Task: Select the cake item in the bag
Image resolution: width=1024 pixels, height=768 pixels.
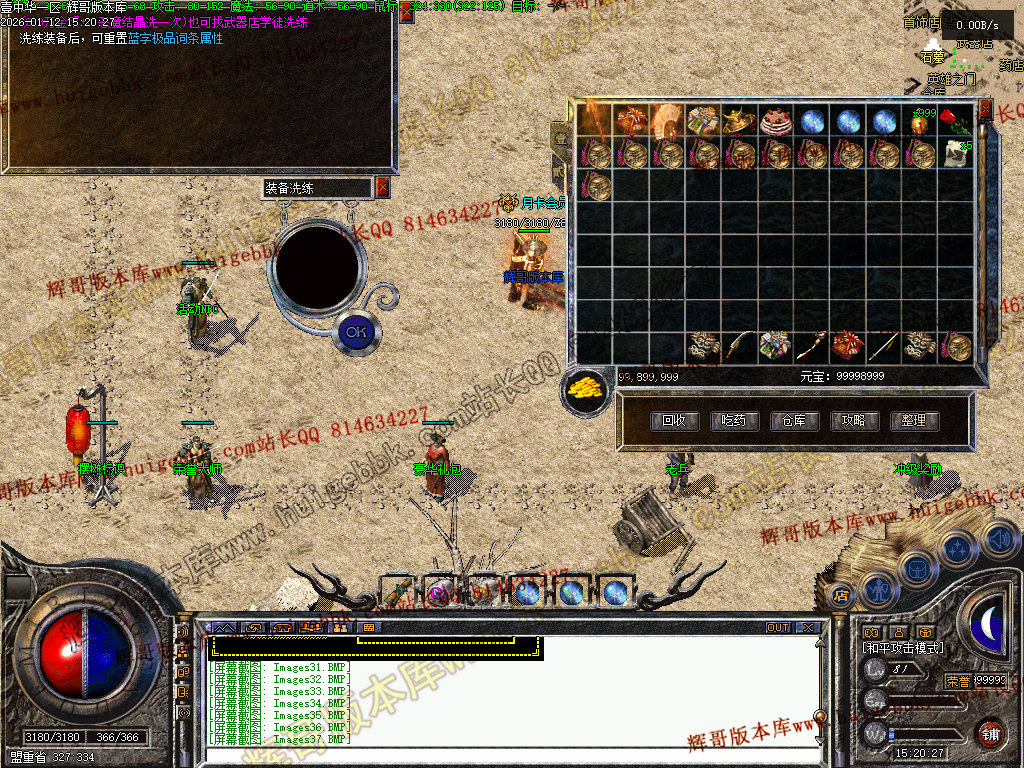Action: (774, 122)
